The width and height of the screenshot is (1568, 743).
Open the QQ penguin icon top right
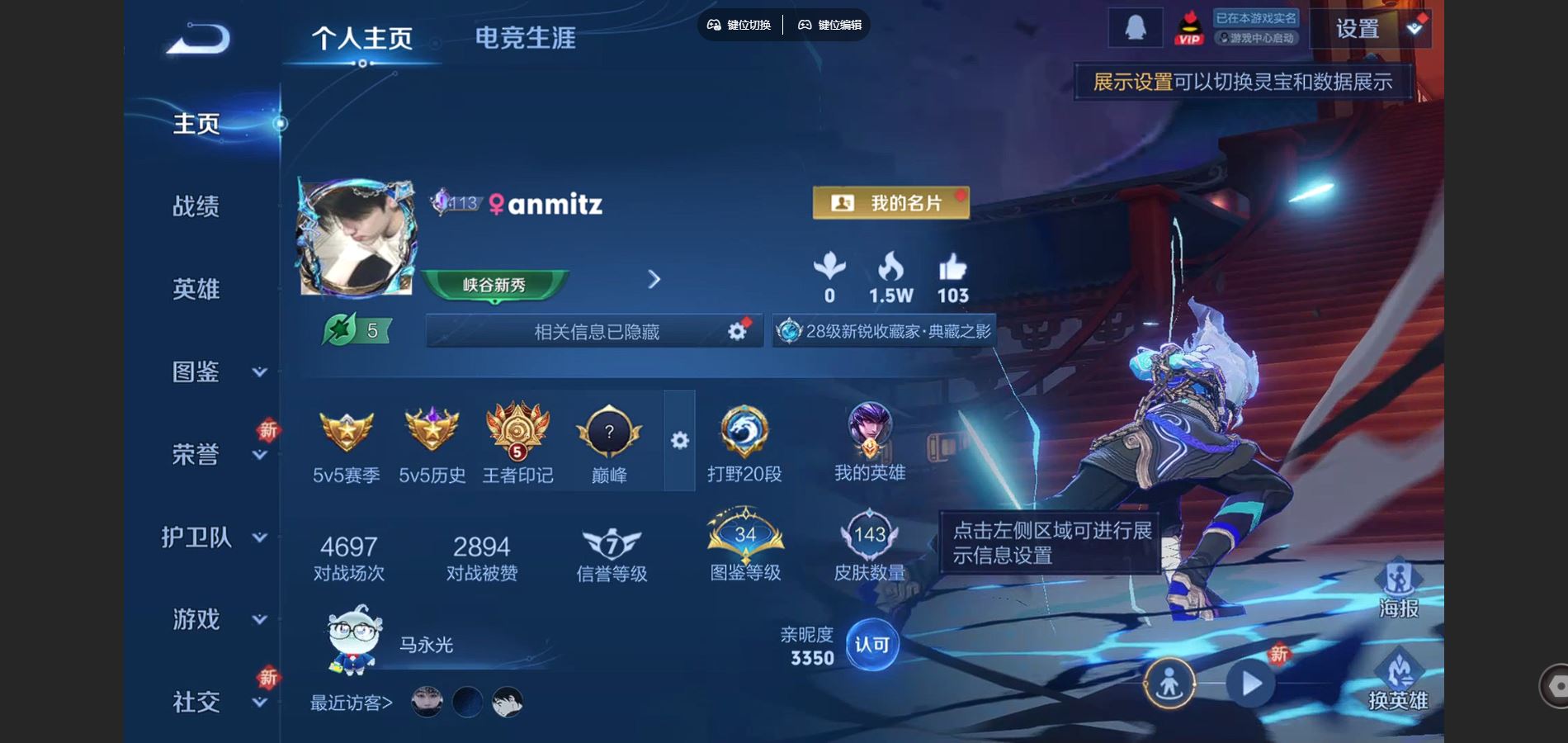(1136, 27)
